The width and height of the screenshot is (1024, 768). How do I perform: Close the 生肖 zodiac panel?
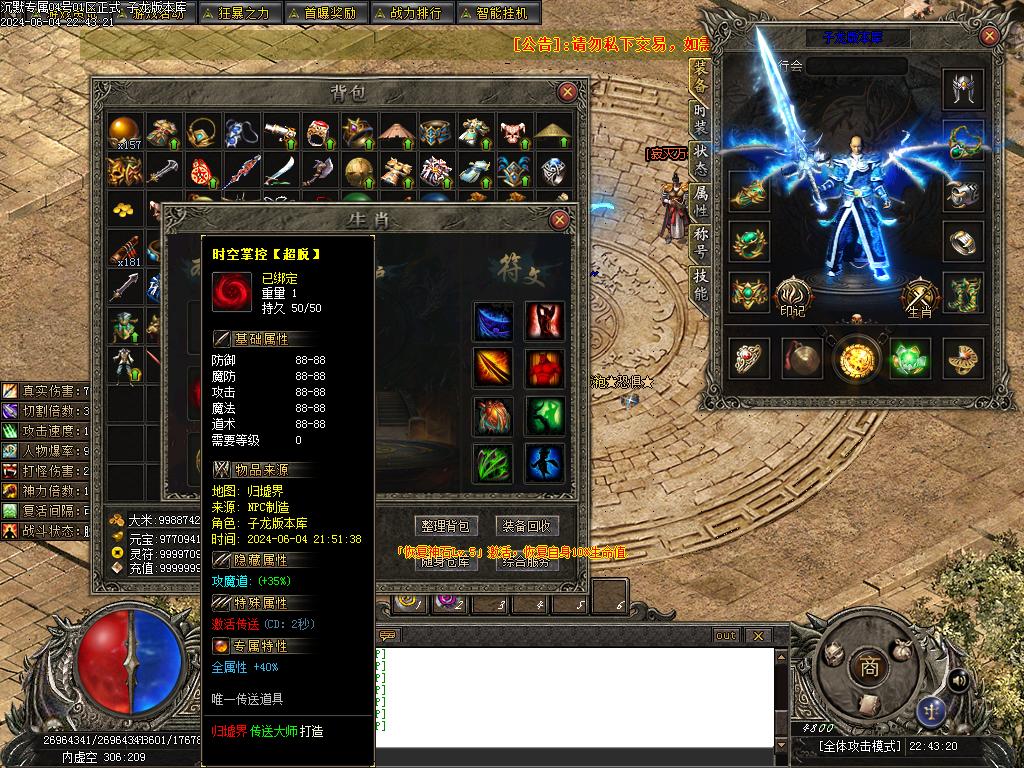[x=559, y=220]
